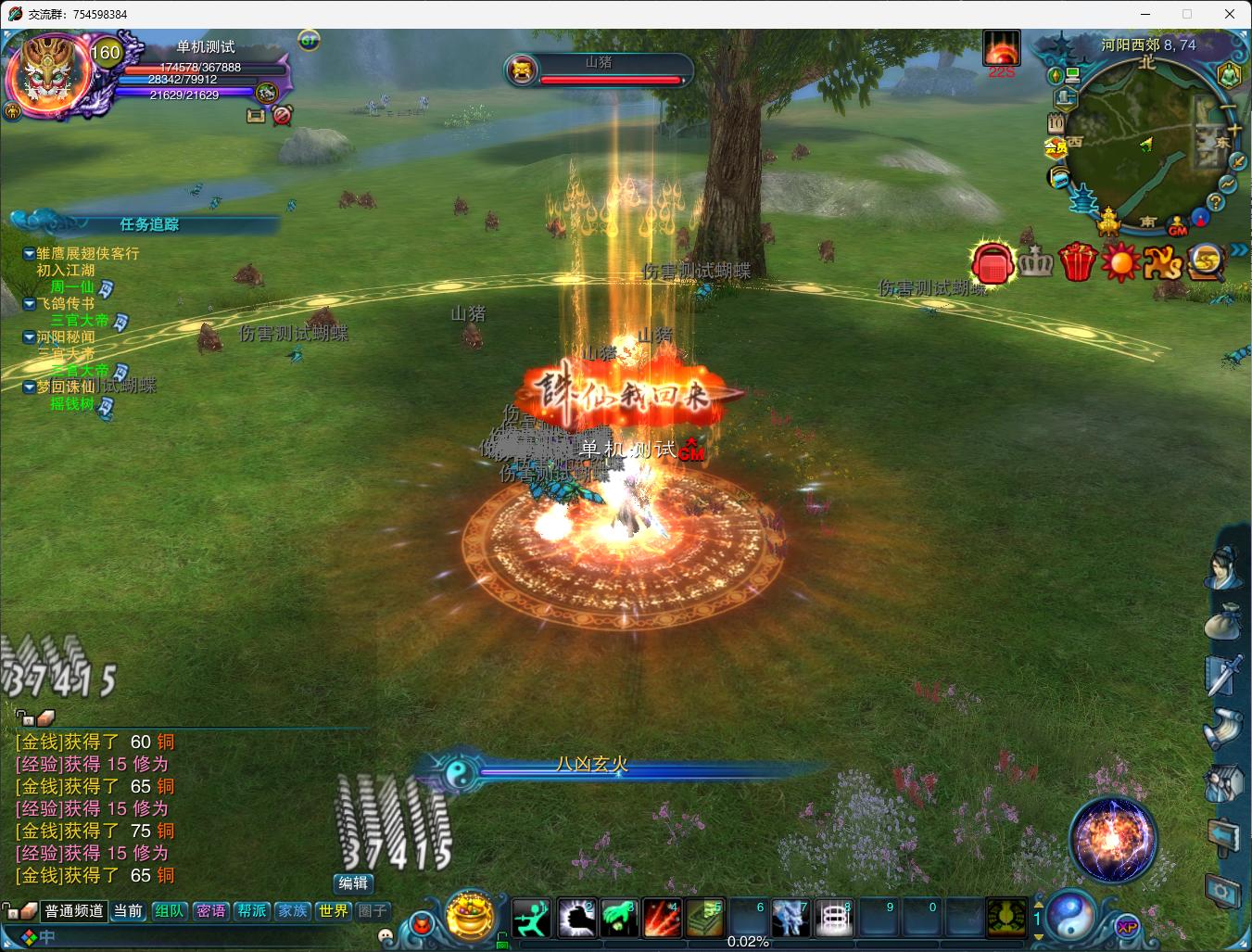This screenshot has width=1252, height=952.
Task: Click the gold coins magnifier icon
Action: coord(1207,262)
